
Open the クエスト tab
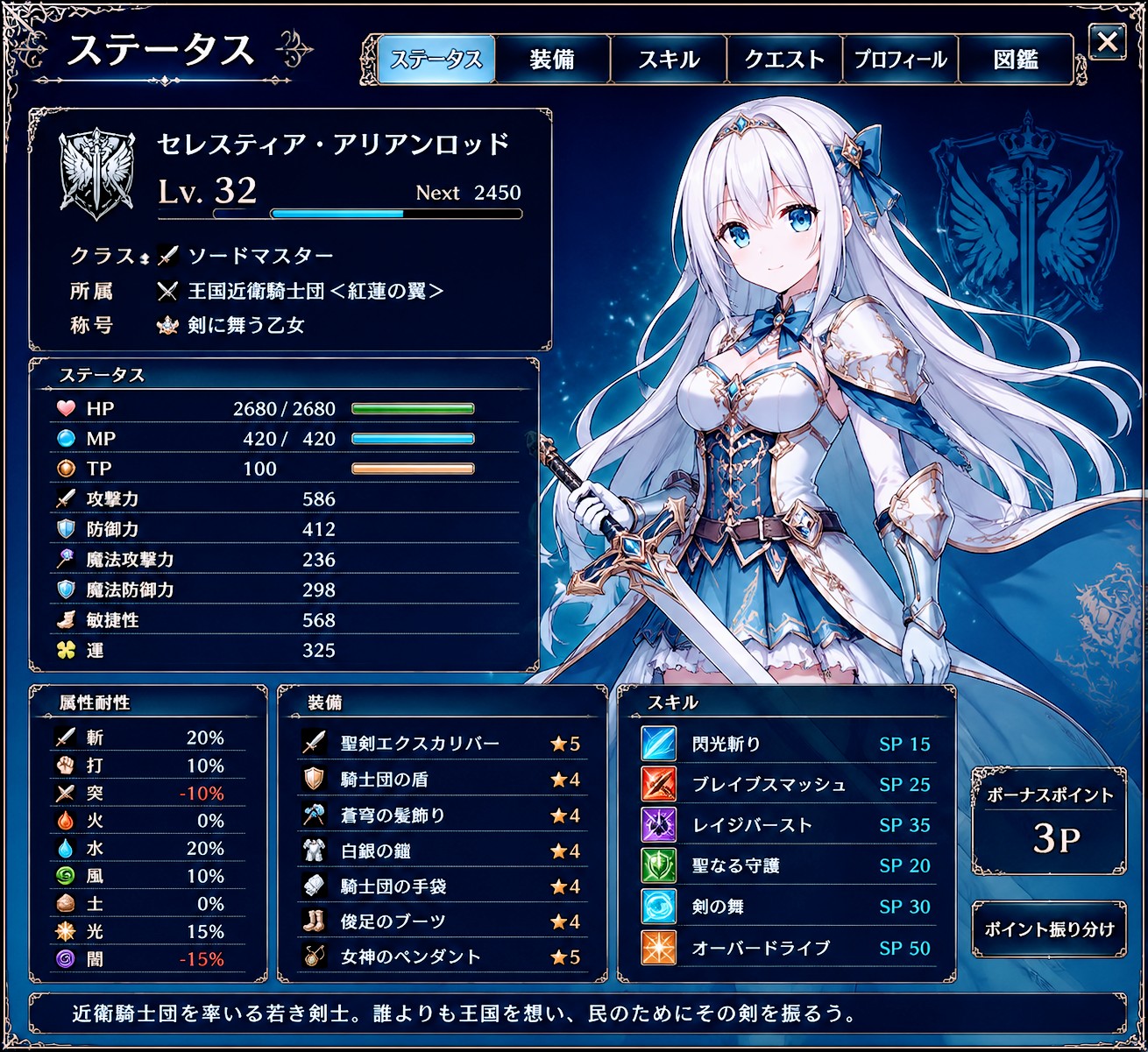784,59
